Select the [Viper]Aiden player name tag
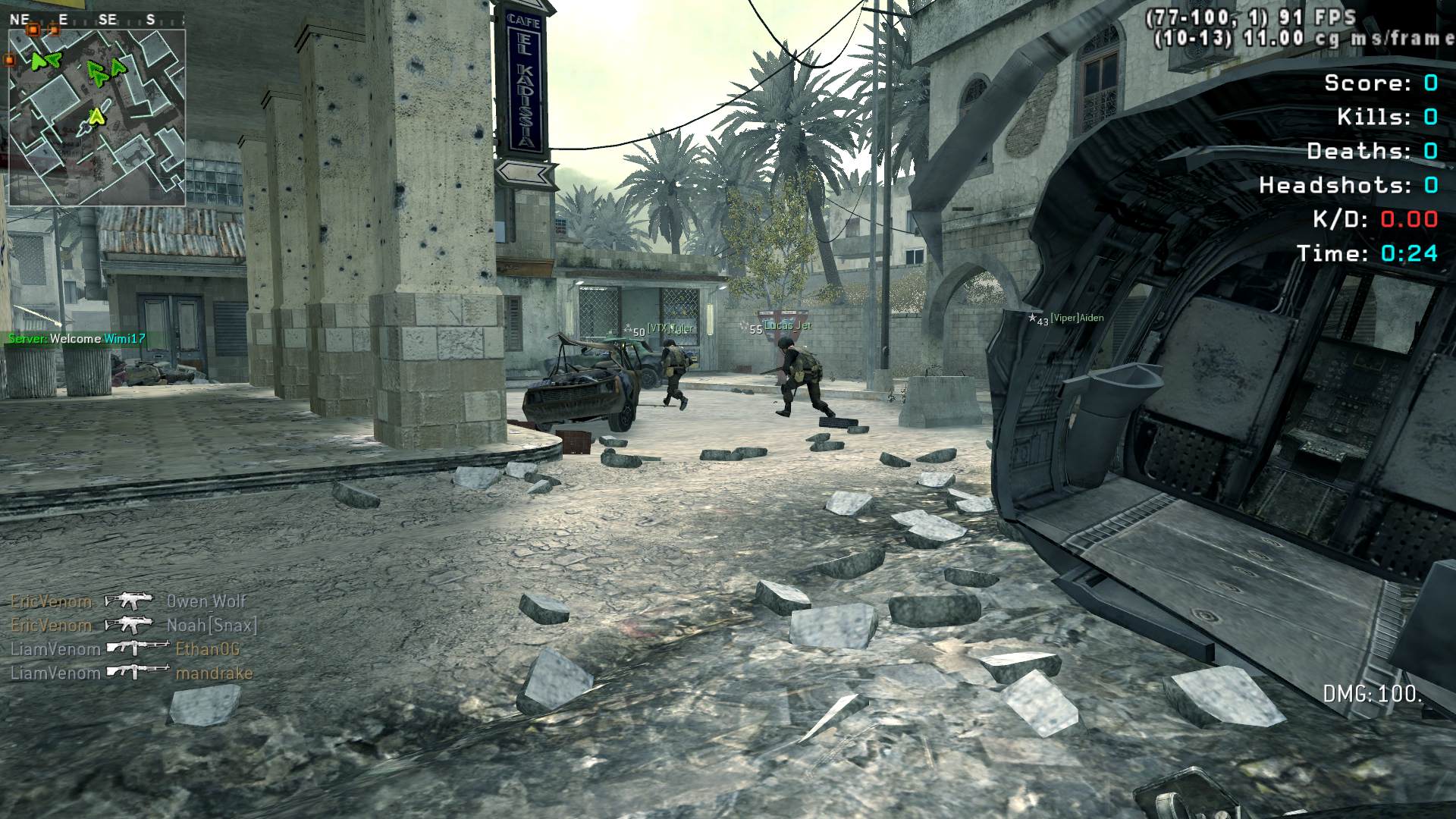The image size is (1456, 819). point(1075,318)
